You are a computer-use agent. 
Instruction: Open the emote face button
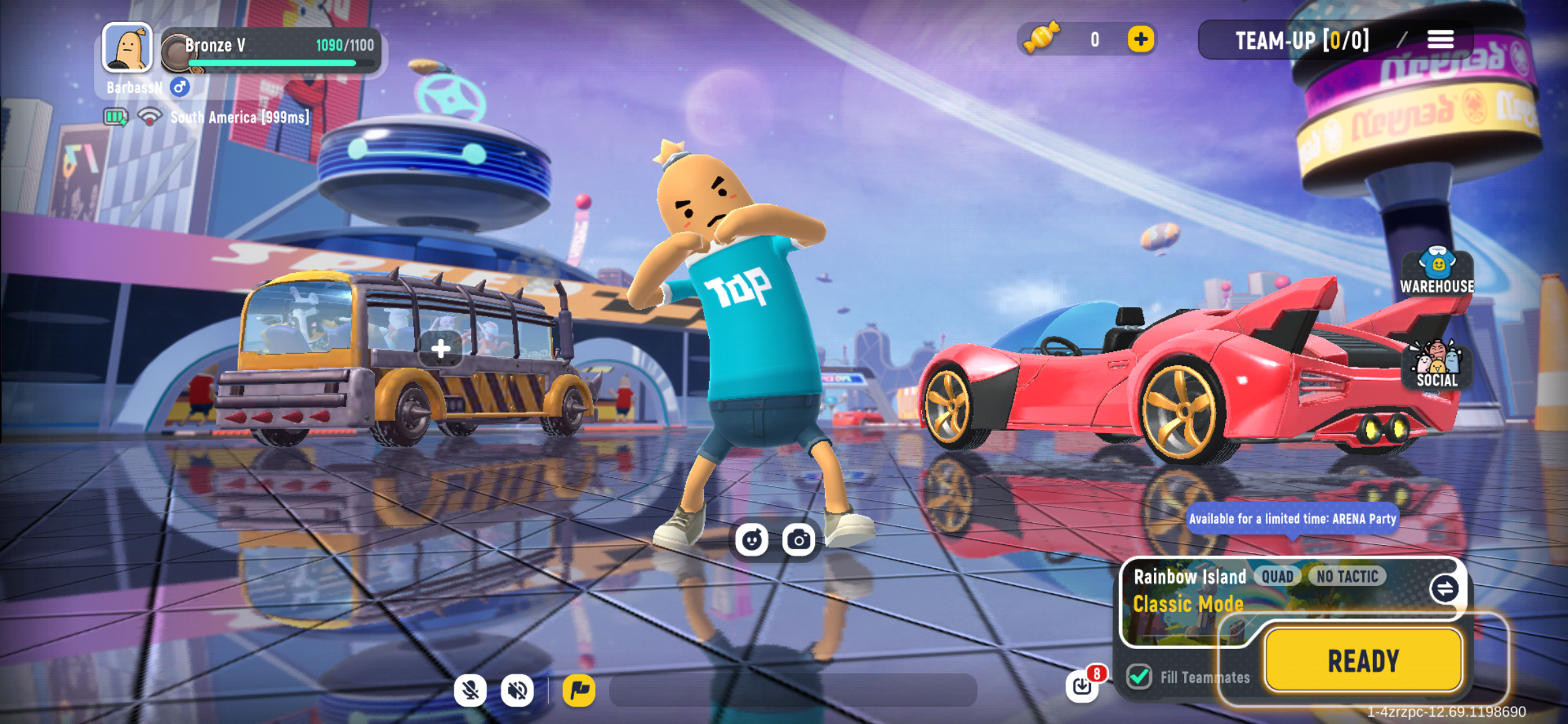click(x=751, y=539)
